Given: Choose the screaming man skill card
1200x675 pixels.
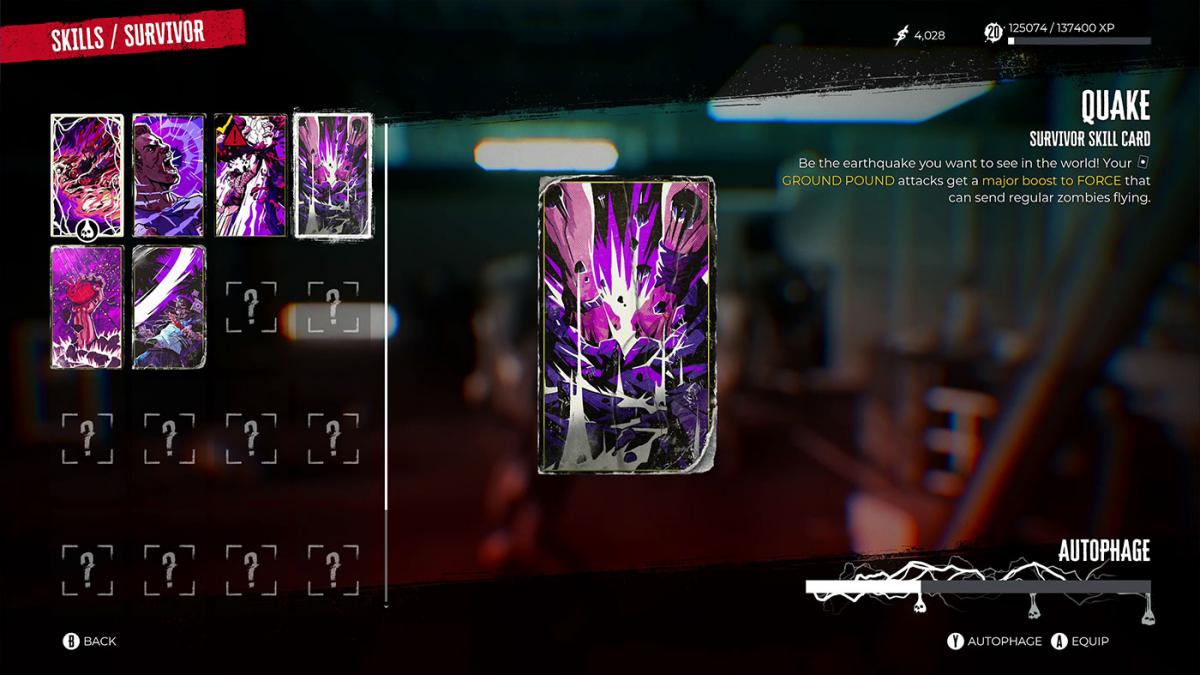Looking at the screenshot, I should pyautogui.click(x=169, y=175).
